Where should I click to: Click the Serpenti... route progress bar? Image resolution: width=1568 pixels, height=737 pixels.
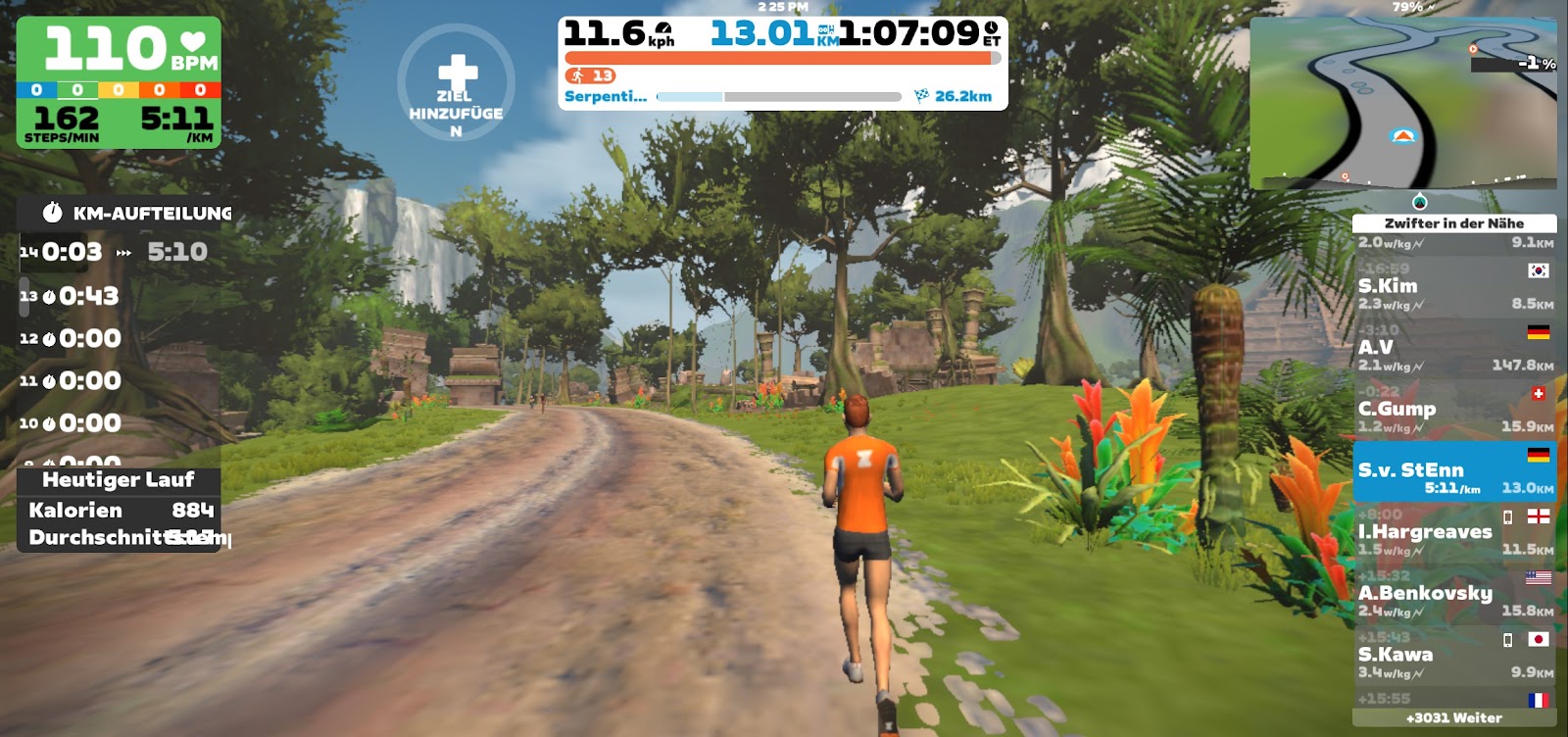coord(778,97)
